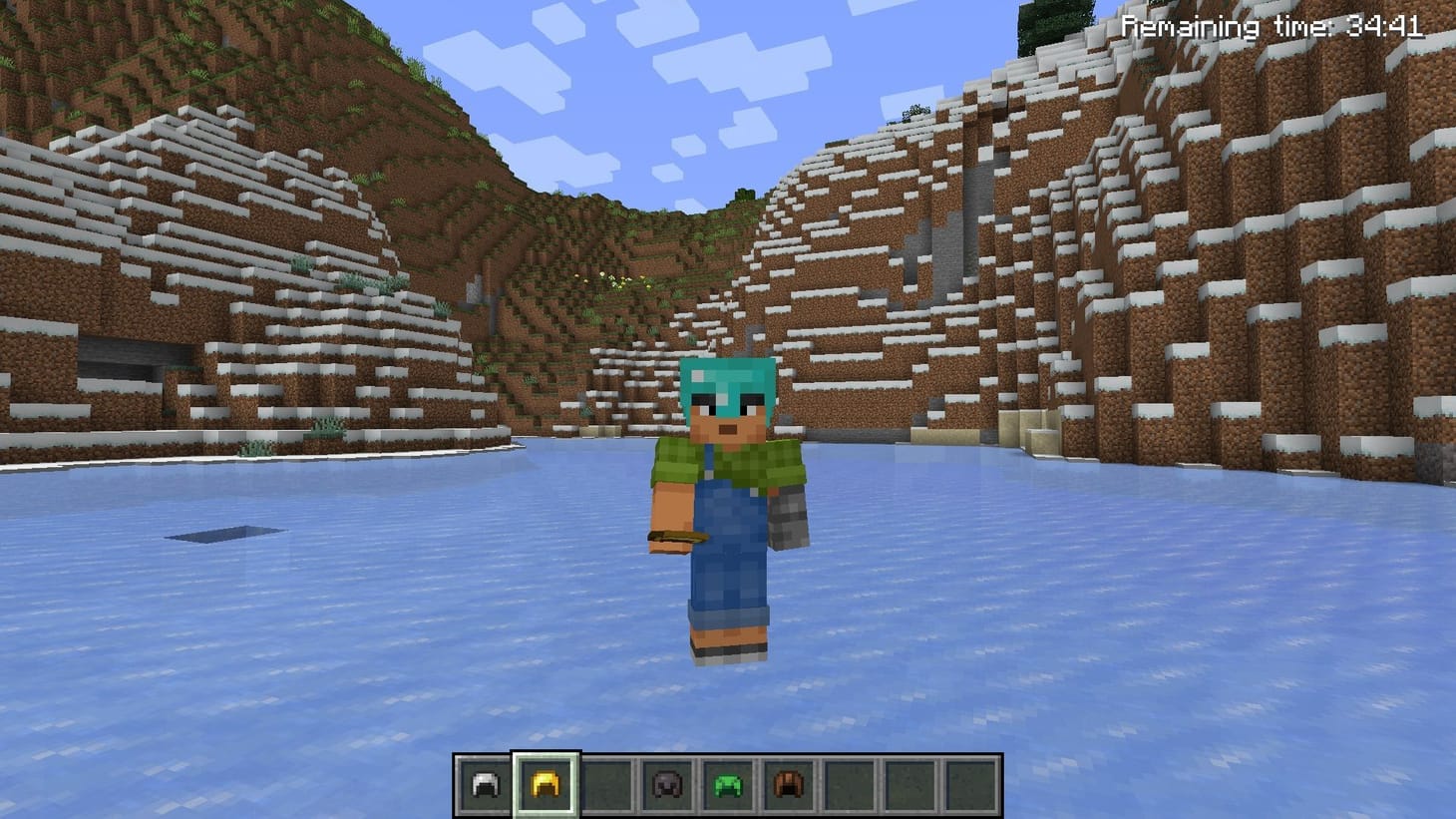Image resolution: width=1456 pixels, height=819 pixels.
Task: Select the leather cap in slot six
Action: point(788,783)
